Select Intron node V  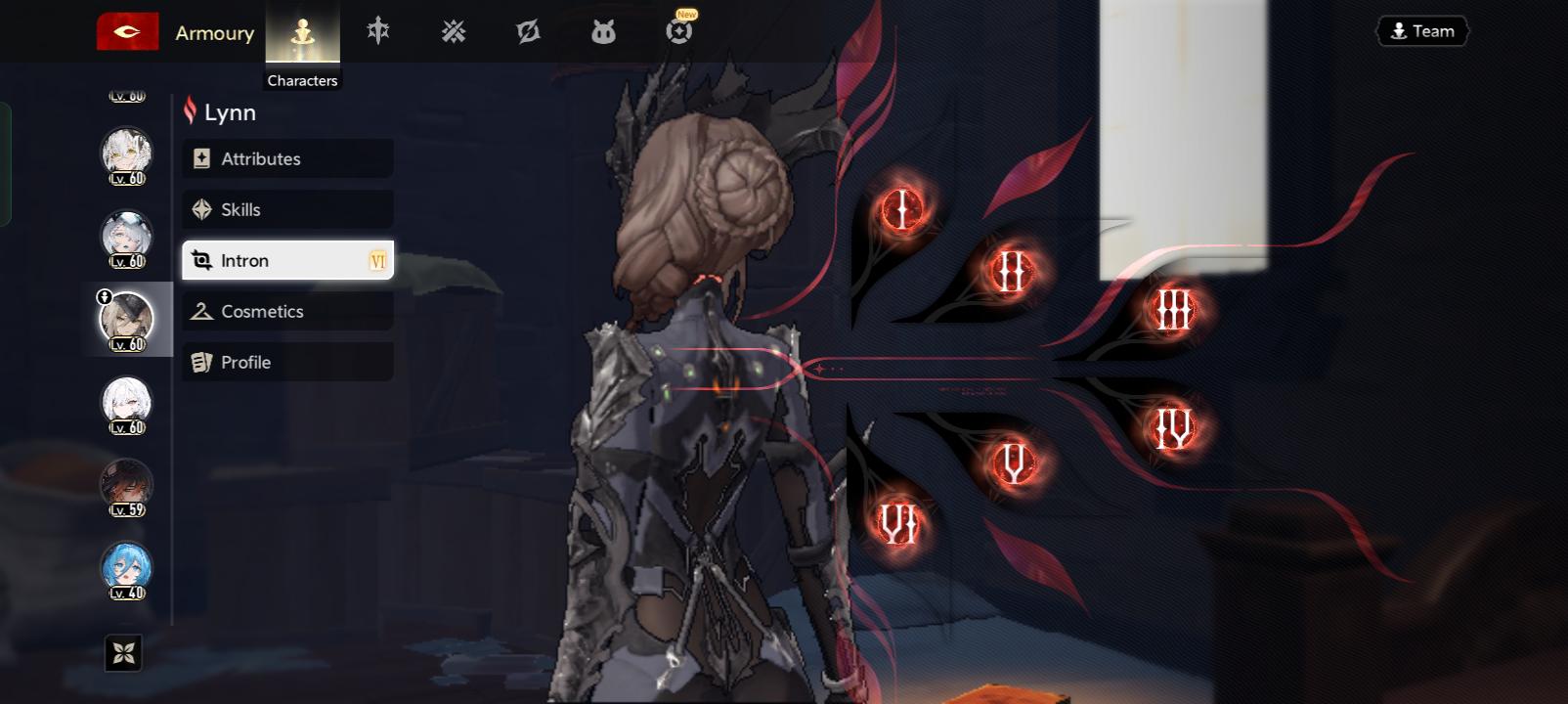tap(1014, 461)
